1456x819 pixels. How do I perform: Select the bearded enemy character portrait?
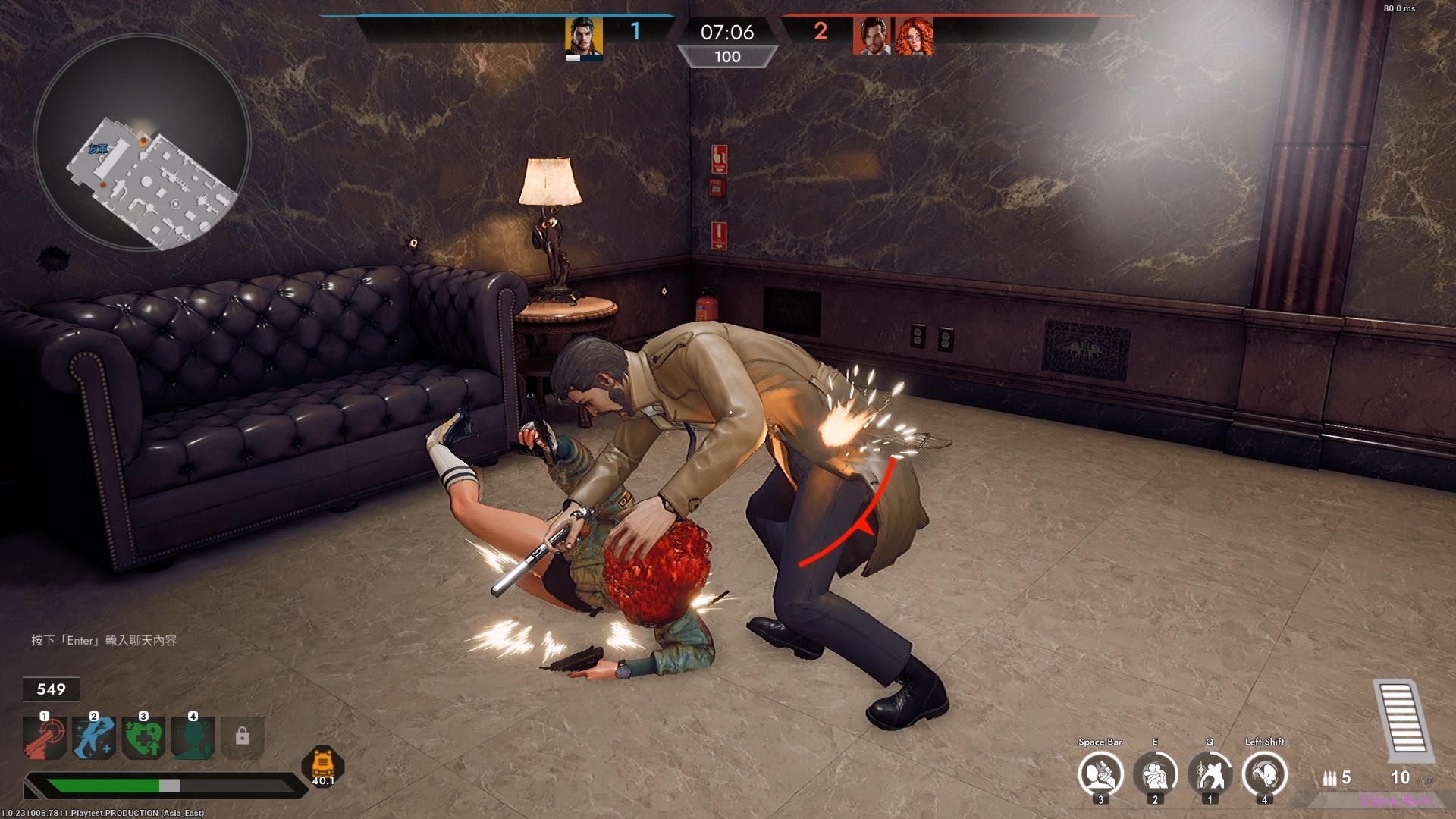click(x=871, y=34)
